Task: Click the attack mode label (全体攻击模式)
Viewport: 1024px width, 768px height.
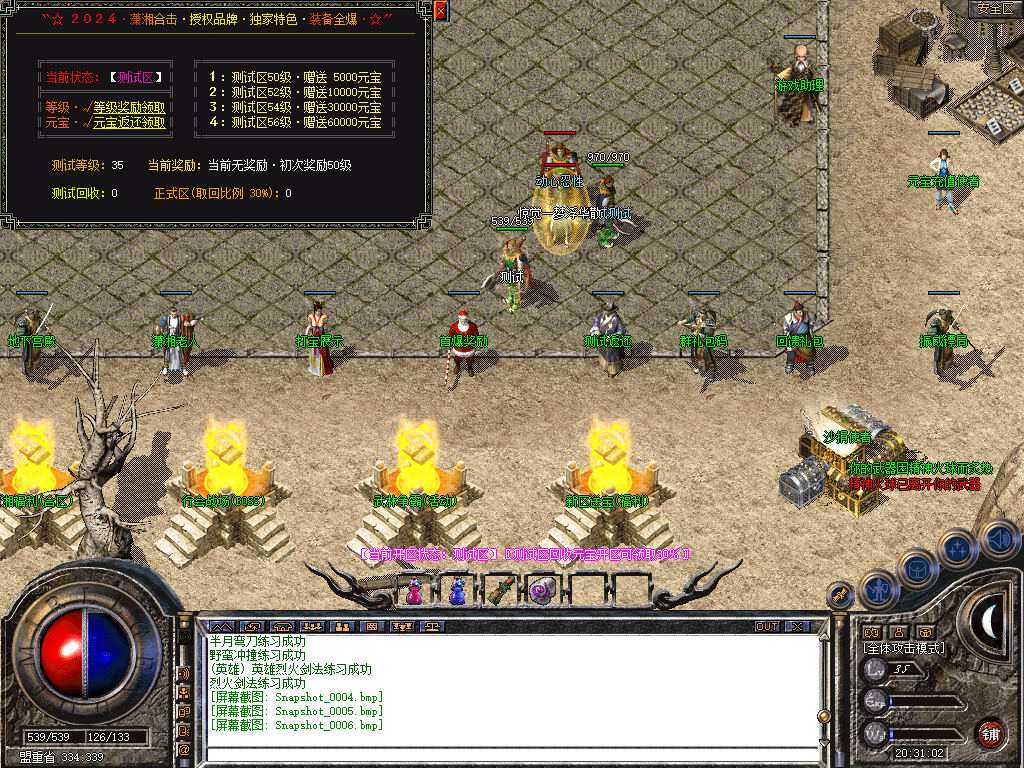Action: (903, 649)
